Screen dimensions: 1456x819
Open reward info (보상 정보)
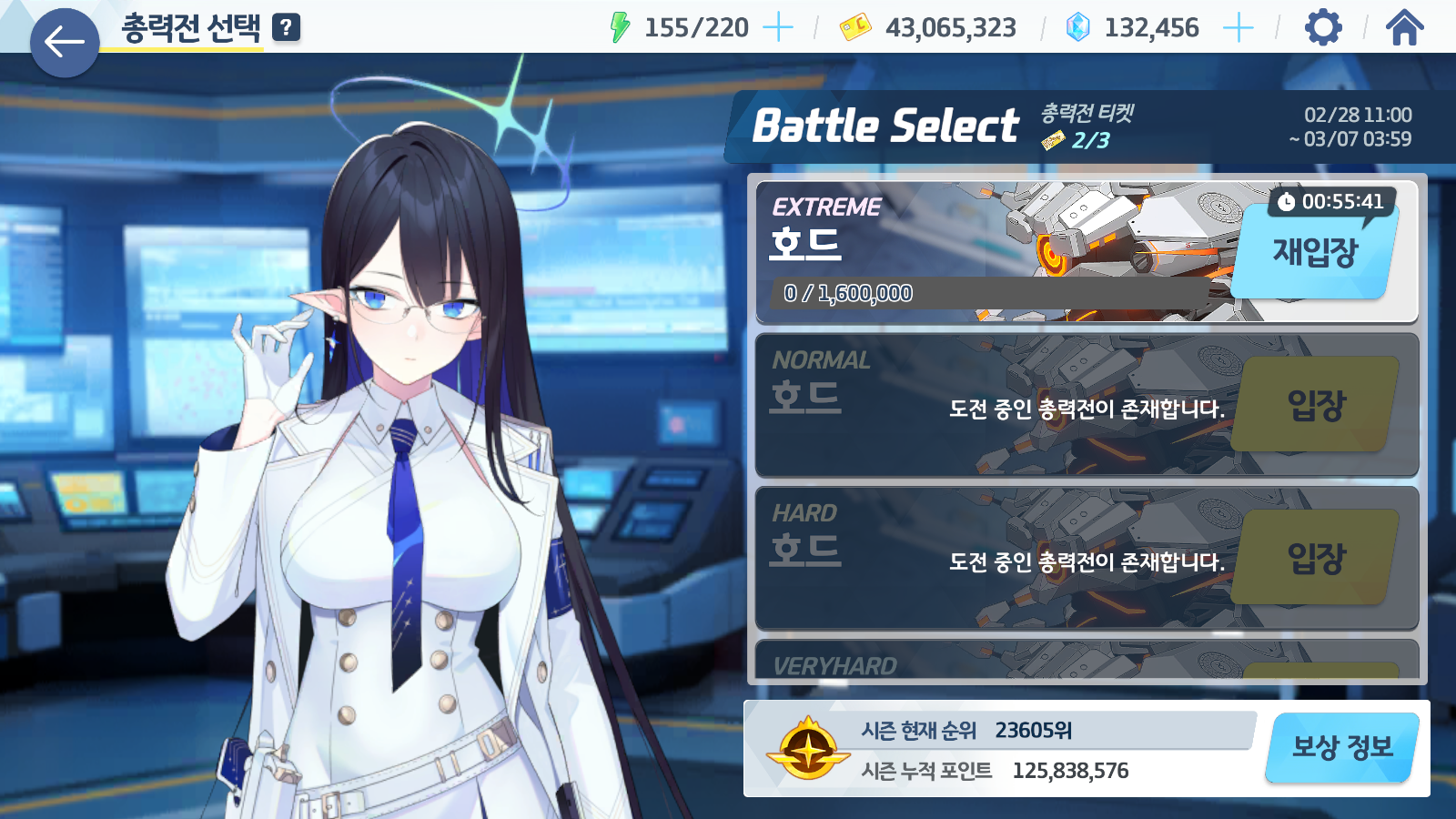click(1342, 748)
